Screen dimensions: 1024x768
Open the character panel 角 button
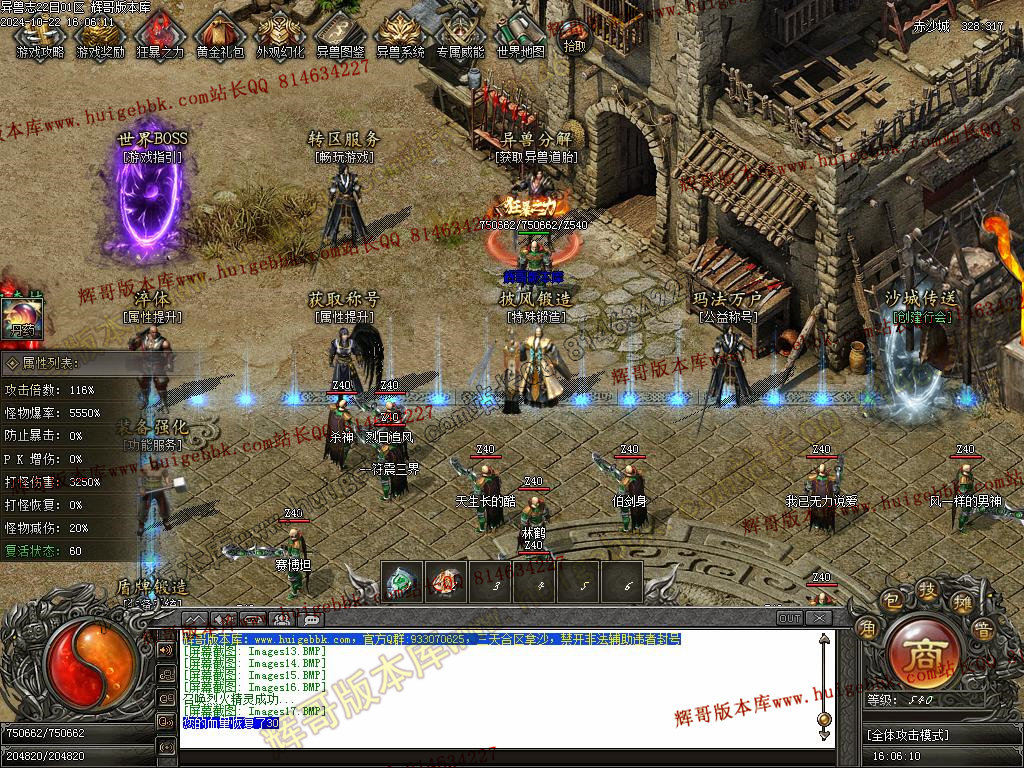click(866, 629)
